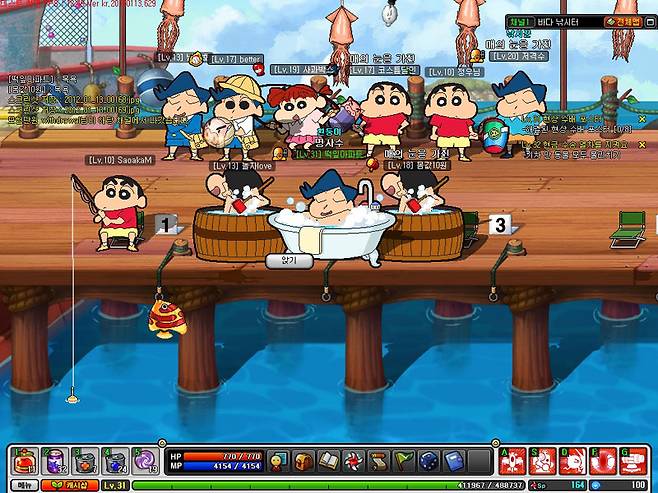
Task: Open the brown open book icon
Action: [330, 461]
